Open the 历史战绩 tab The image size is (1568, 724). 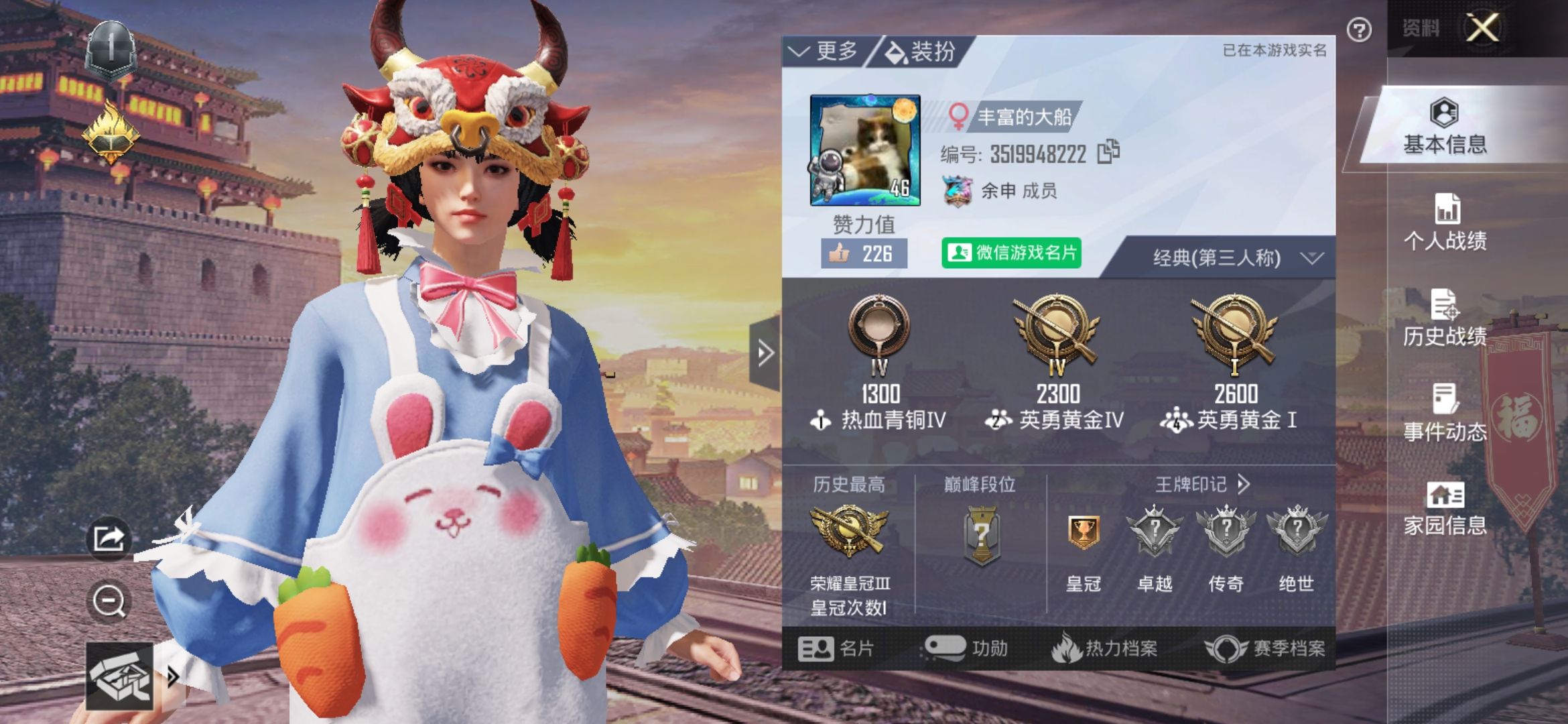1445,318
